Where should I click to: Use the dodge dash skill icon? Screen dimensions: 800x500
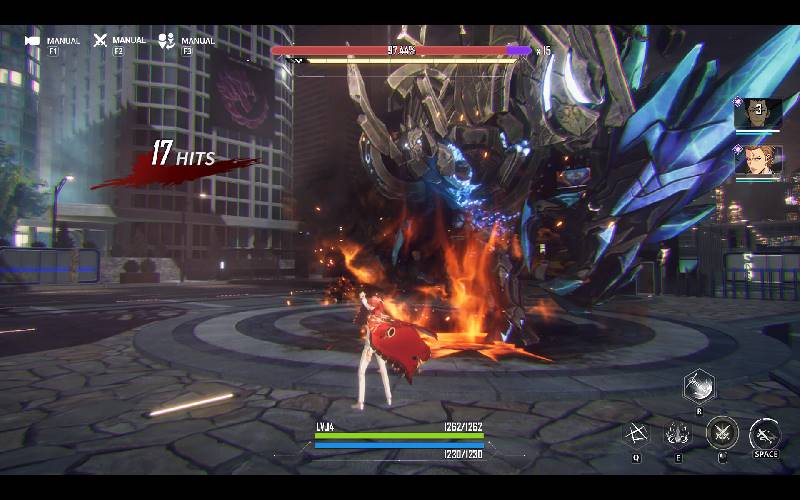(765, 434)
